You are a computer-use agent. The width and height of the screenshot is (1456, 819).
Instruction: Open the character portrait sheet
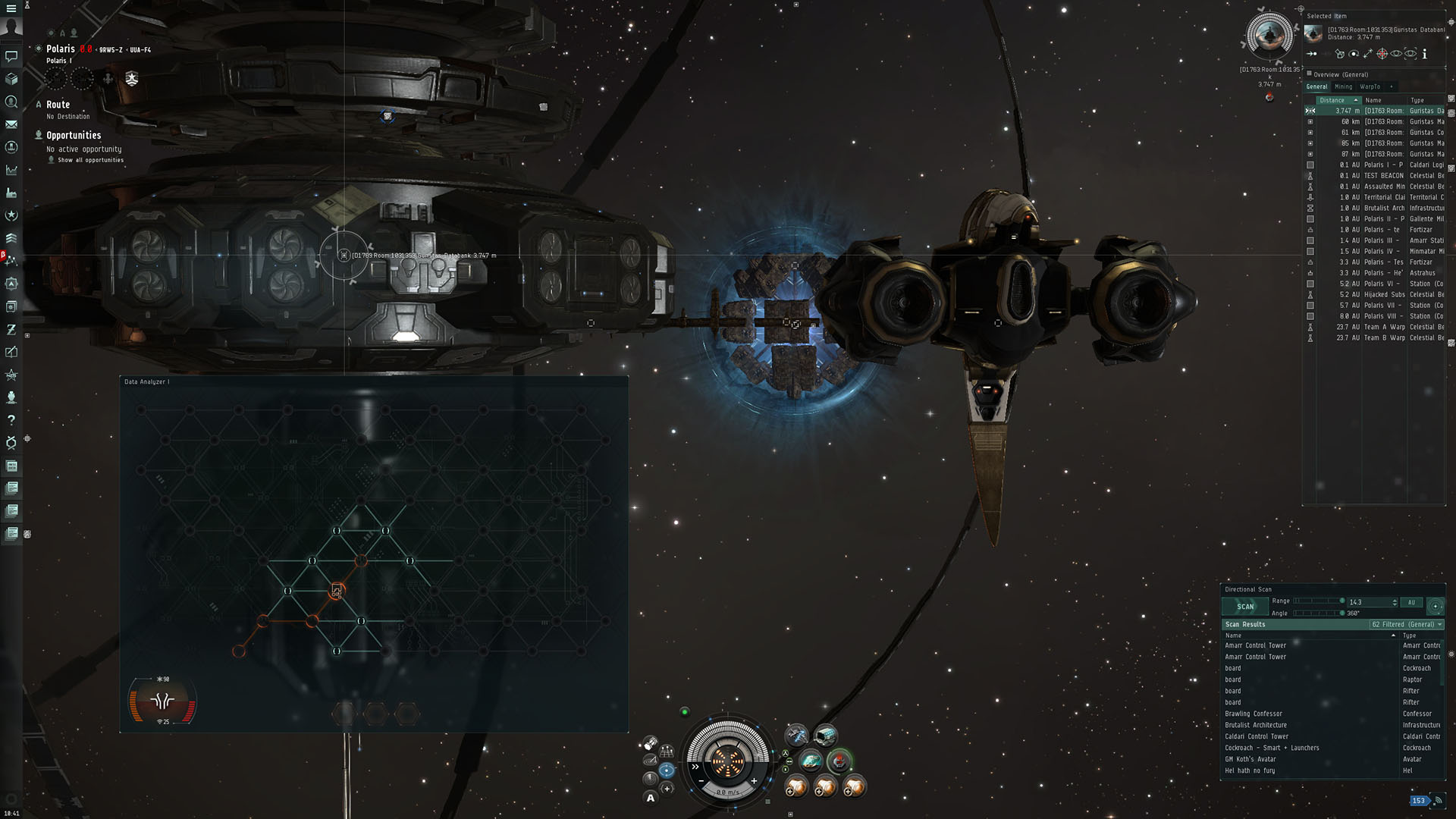pyautogui.click(x=11, y=27)
